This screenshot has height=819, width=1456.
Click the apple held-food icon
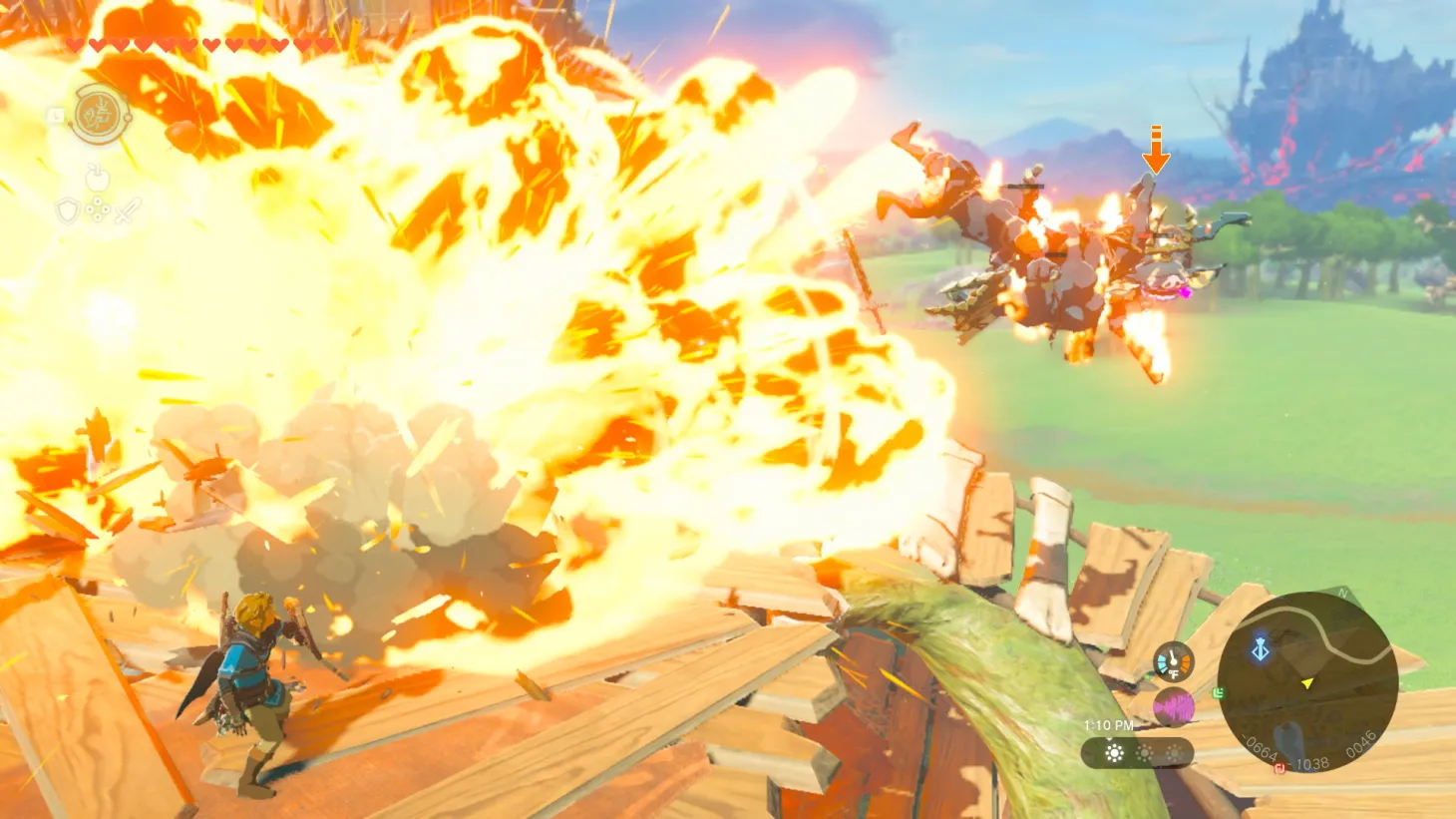98,180
